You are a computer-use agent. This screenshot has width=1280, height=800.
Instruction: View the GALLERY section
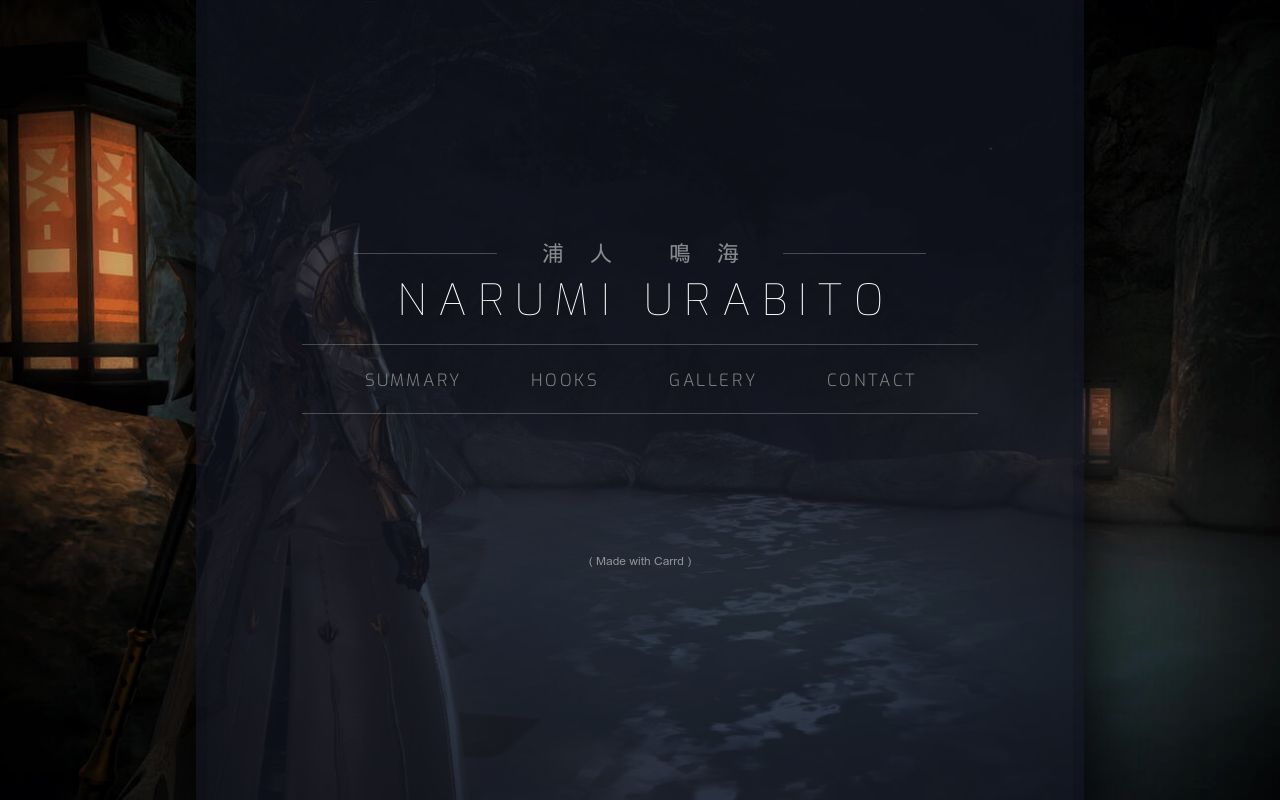click(712, 380)
